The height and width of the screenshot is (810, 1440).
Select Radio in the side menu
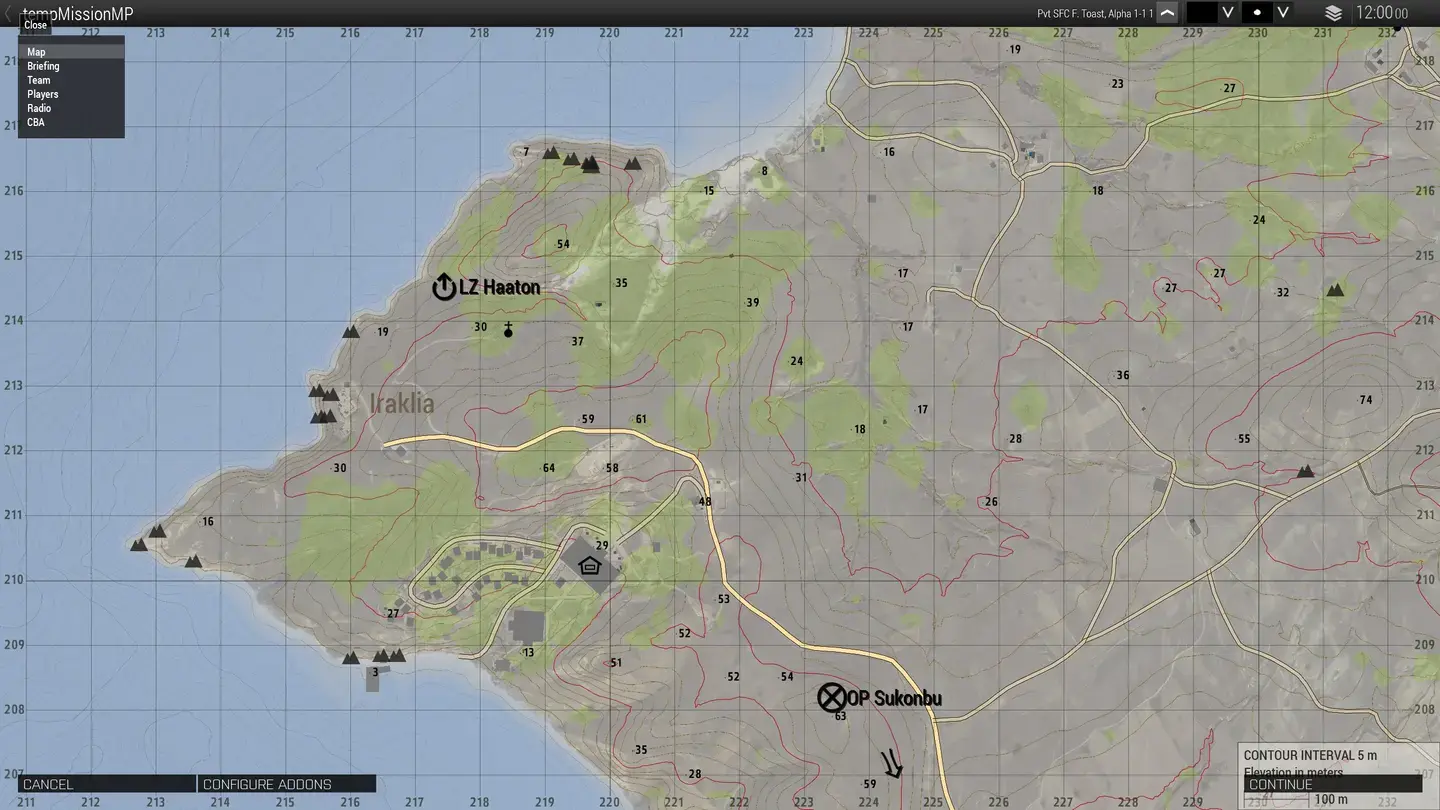39,107
